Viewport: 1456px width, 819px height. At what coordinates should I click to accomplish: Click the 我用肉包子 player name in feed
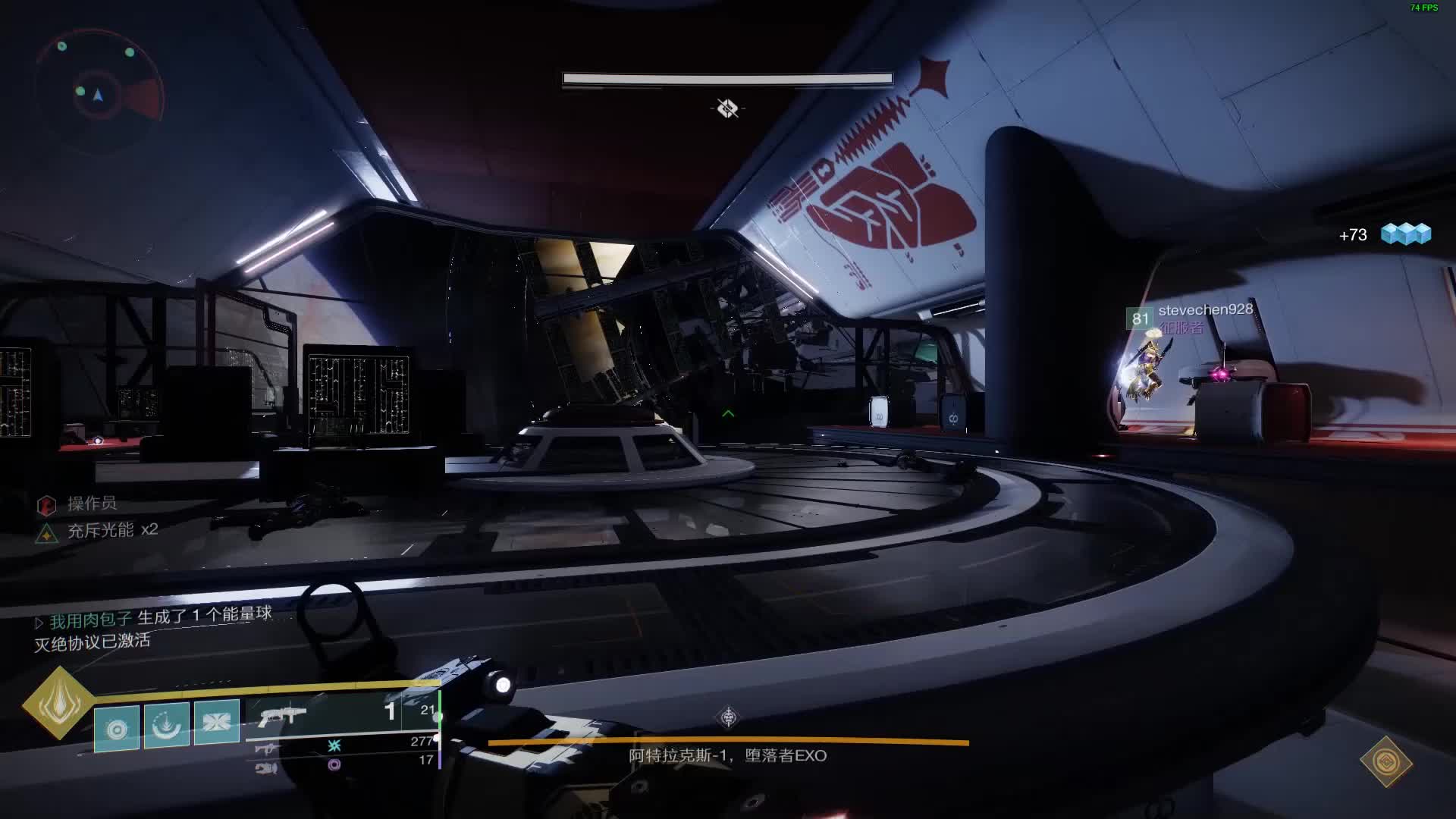click(90, 620)
